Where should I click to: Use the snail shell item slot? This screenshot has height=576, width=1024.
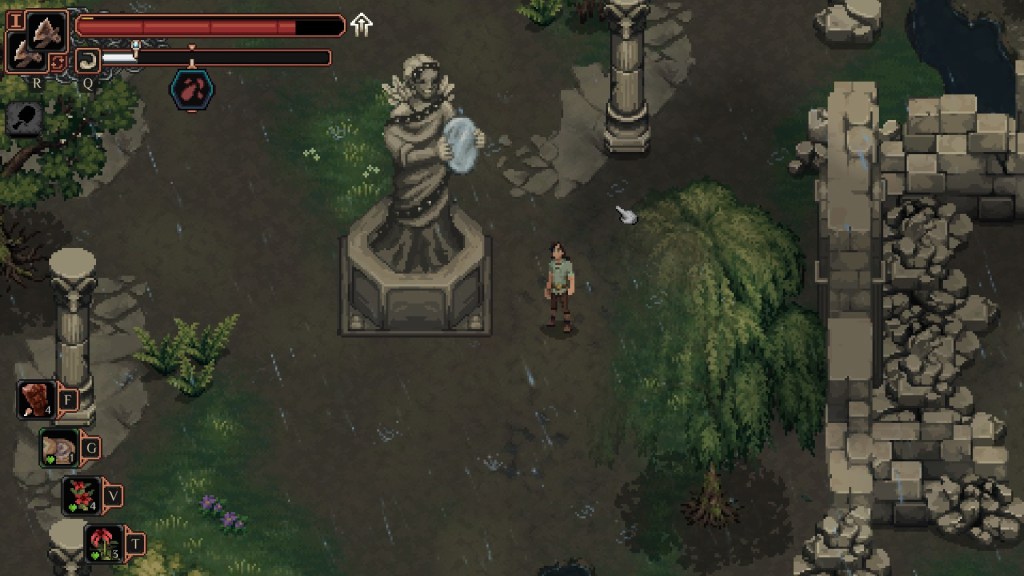click(59, 447)
